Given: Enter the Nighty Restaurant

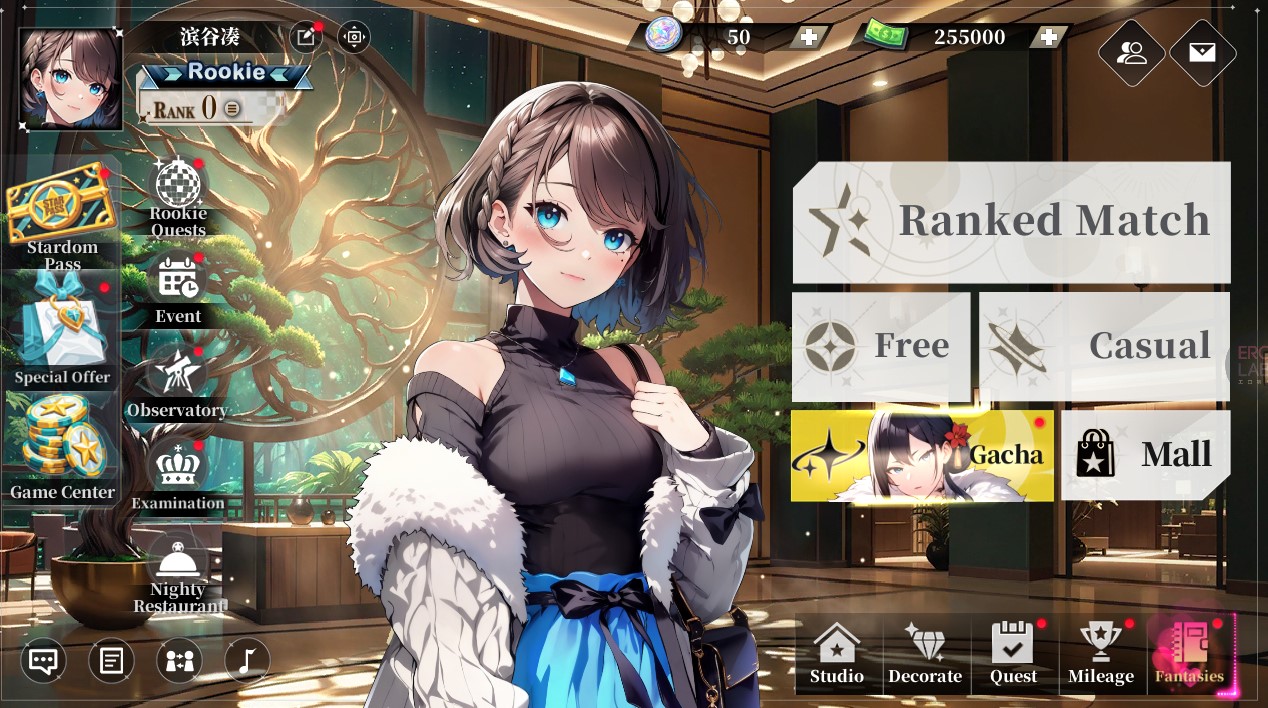Looking at the screenshot, I should [x=178, y=570].
